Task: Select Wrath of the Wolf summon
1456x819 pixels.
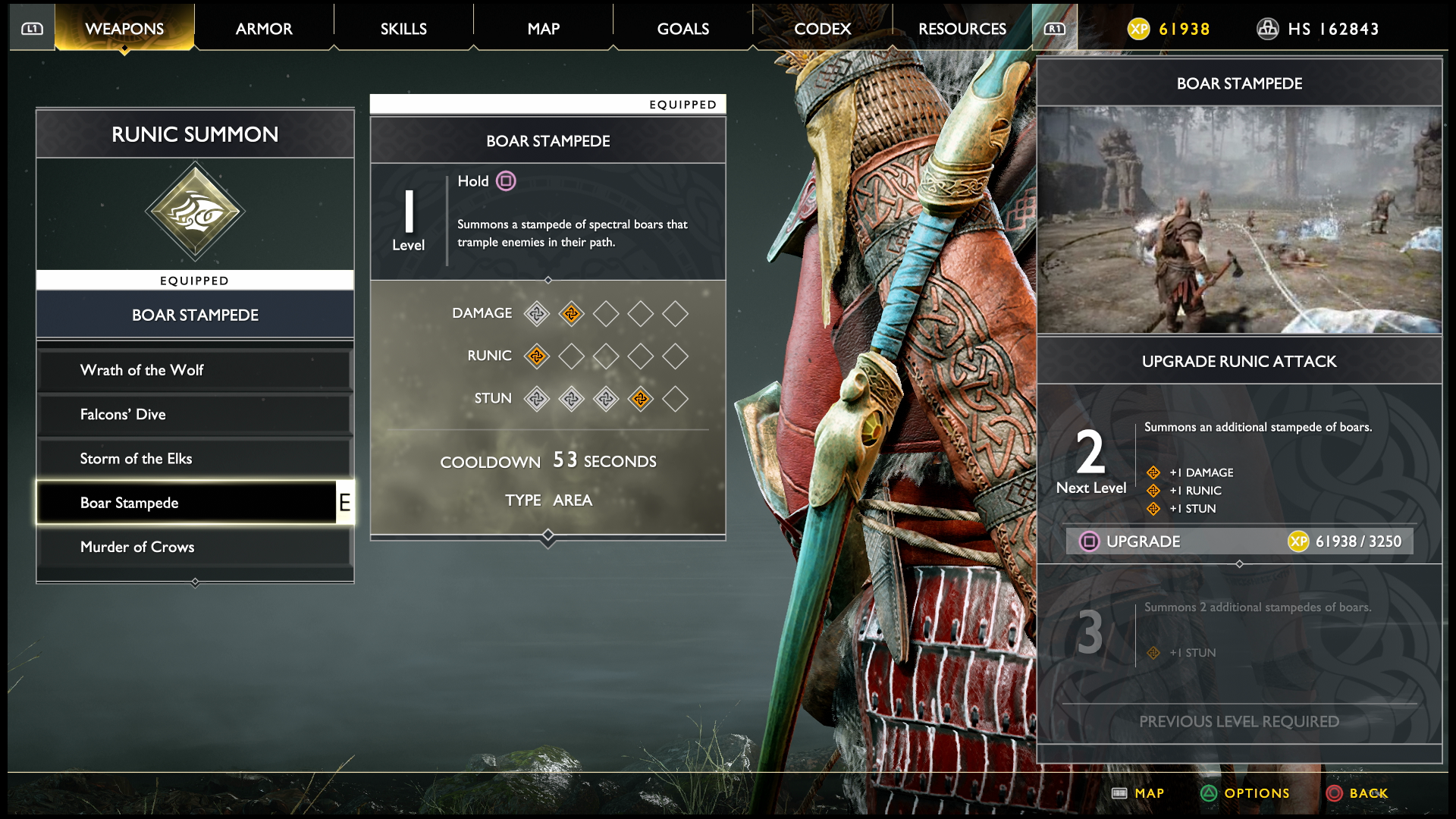Action: [x=194, y=370]
